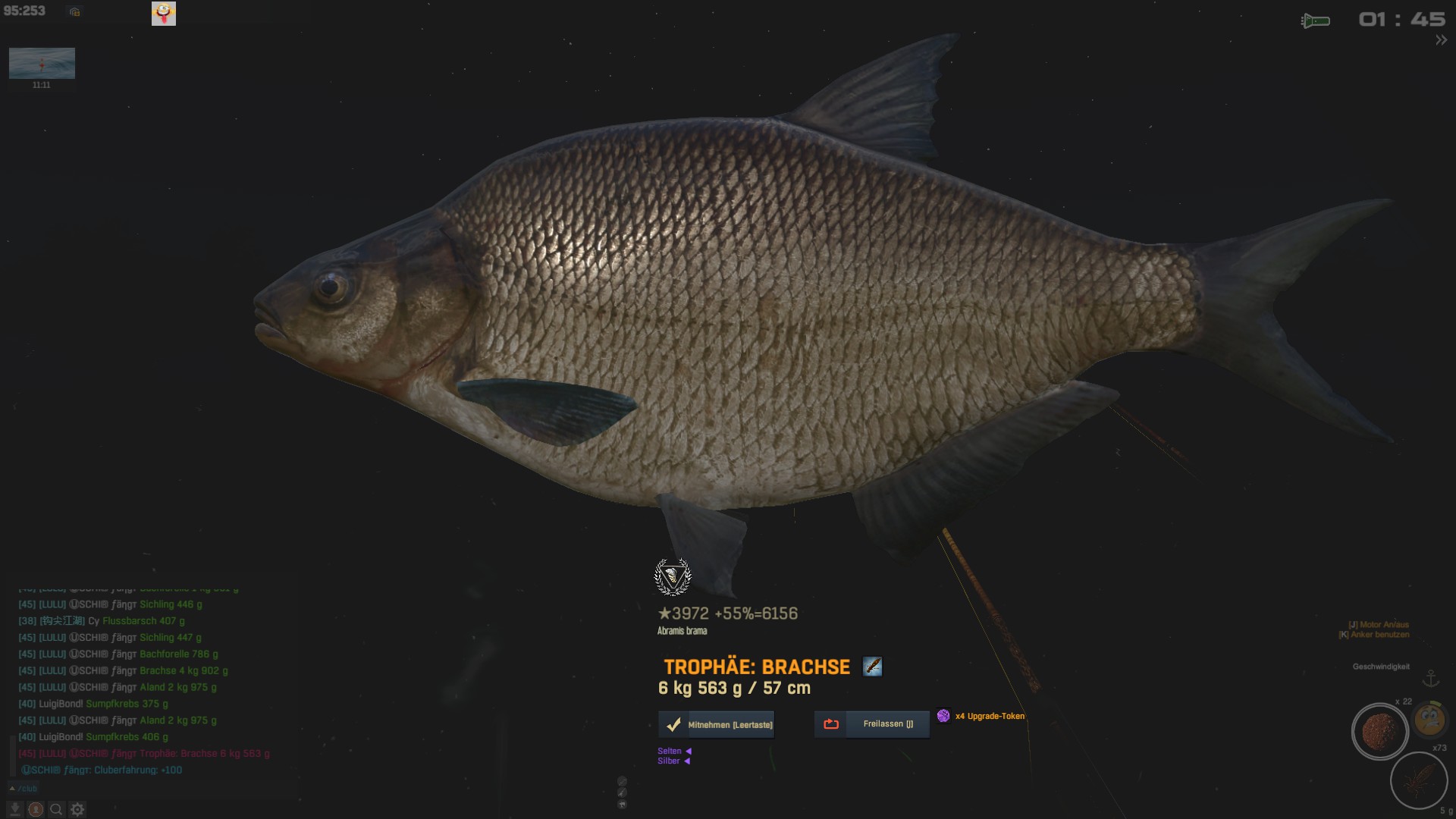This screenshot has width=1456, height=819.
Task: Click the chat download arrow icon
Action: tap(14, 810)
